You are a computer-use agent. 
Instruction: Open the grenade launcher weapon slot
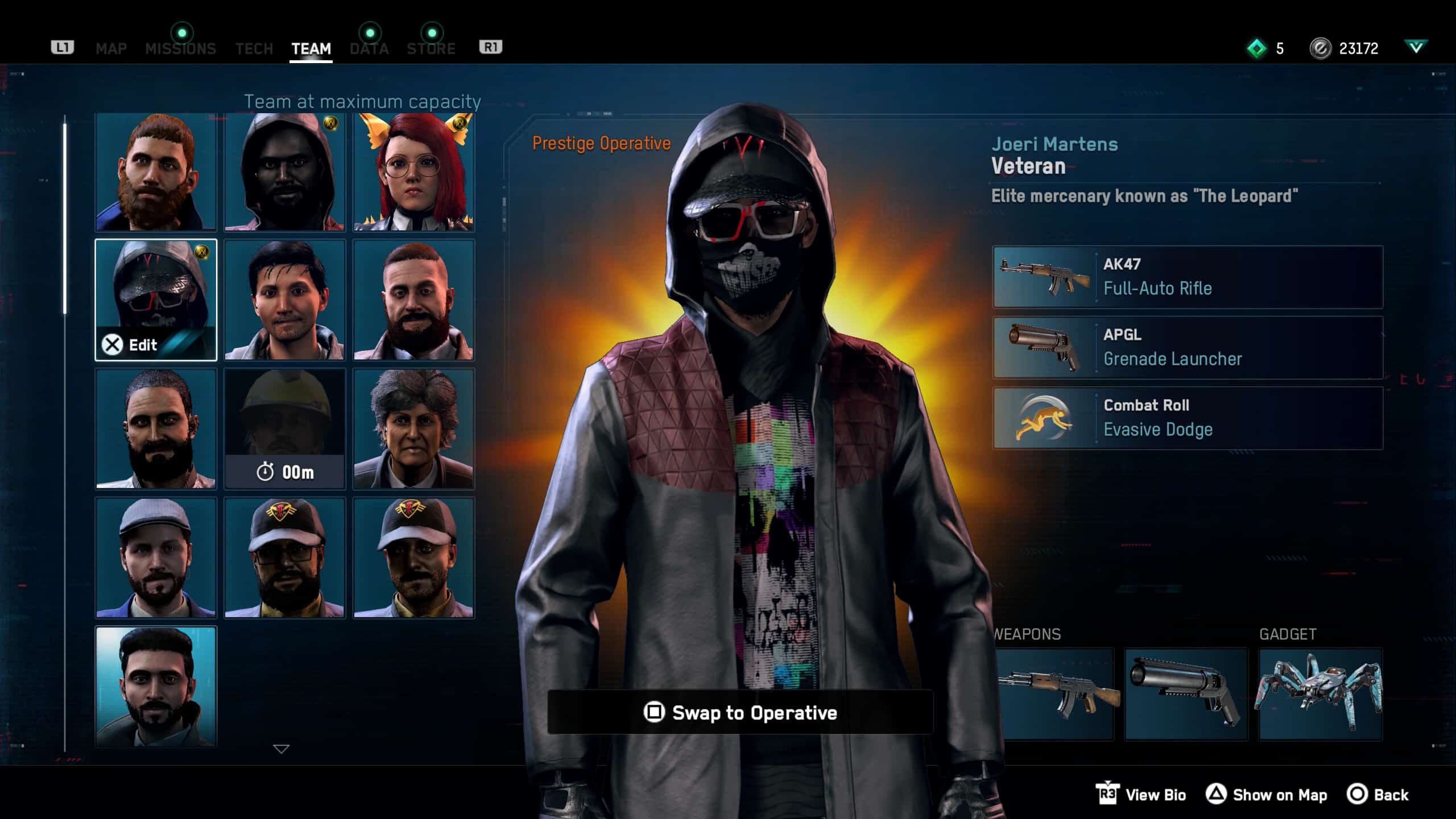[1186, 694]
